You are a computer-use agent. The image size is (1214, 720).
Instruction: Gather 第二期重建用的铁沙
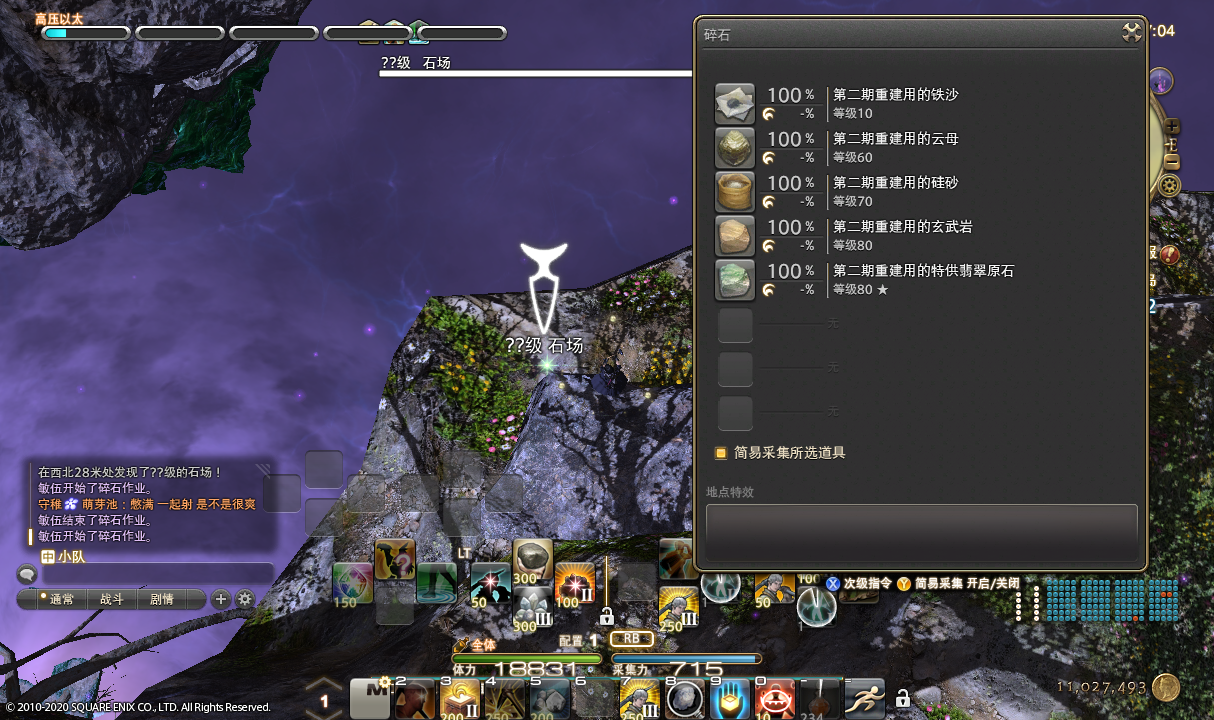tap(735, 104)
